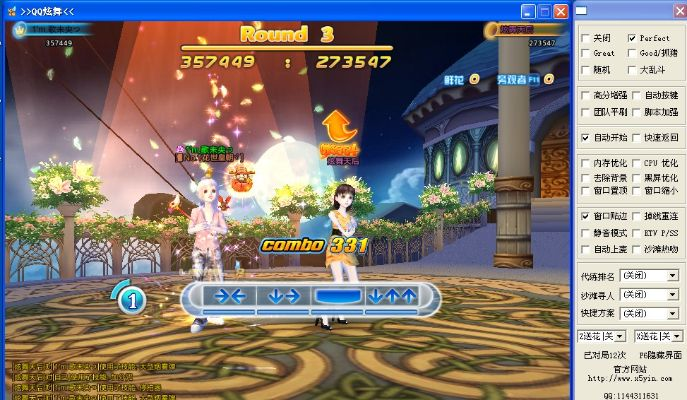Visit the x5yin.com website link
The image size is (687, 400).
632,378
